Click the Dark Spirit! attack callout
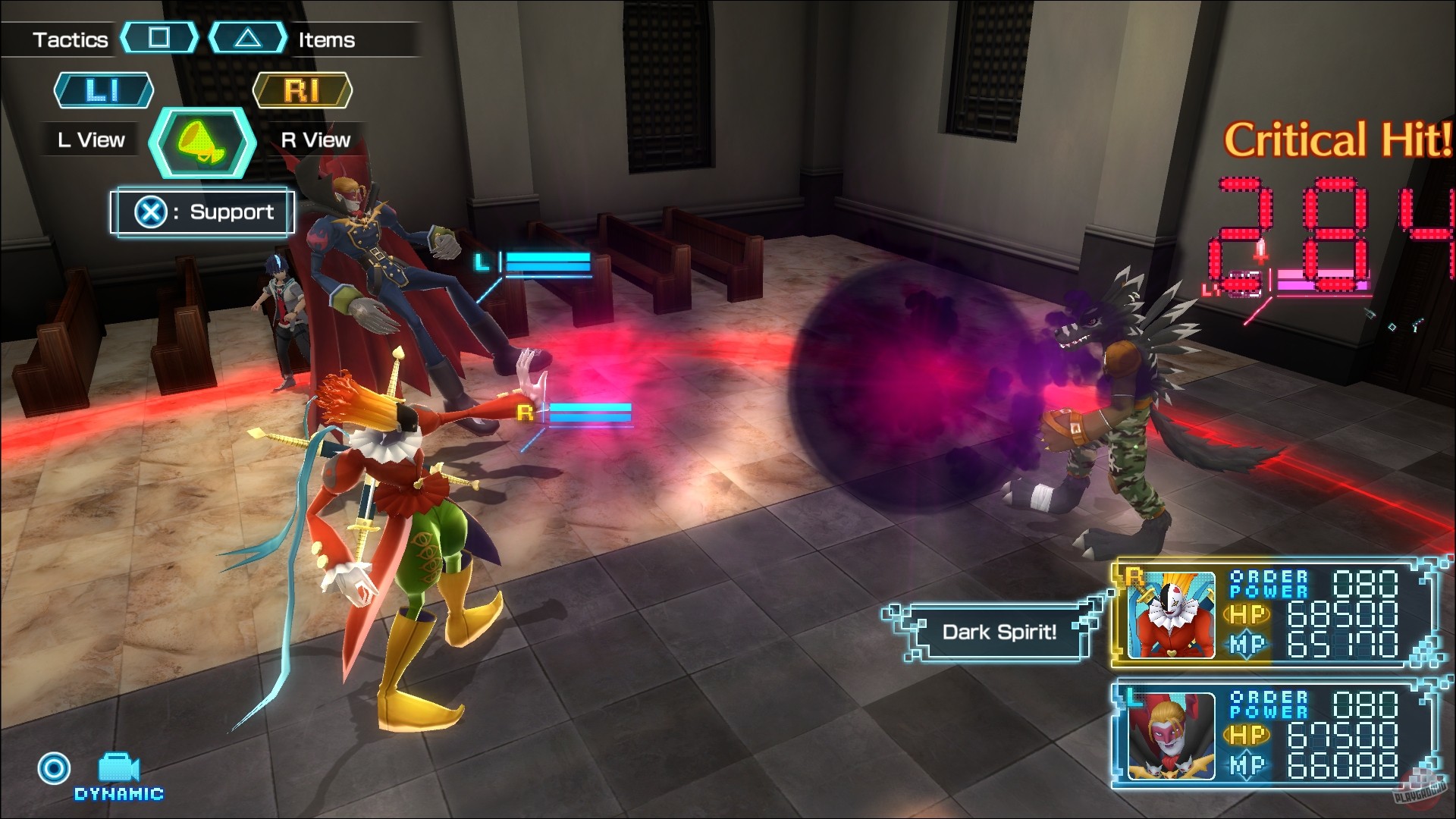The height and width of the screenshot is (819, 1456). click(999, 632)
